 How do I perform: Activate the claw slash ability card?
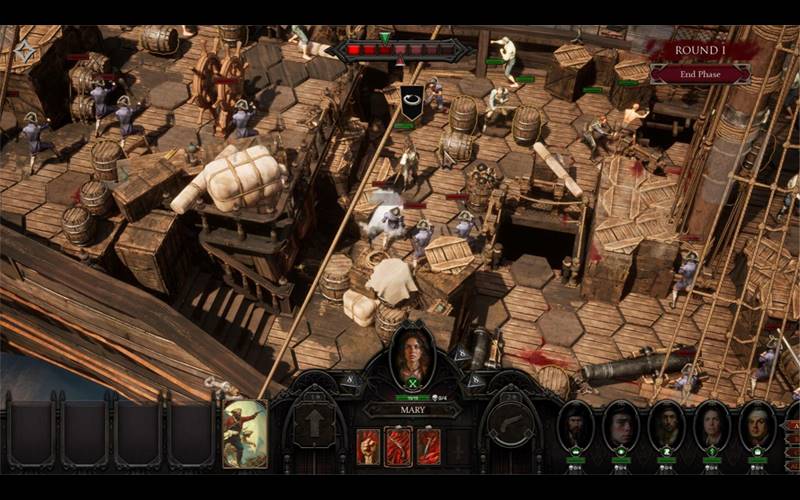[398, 446]
